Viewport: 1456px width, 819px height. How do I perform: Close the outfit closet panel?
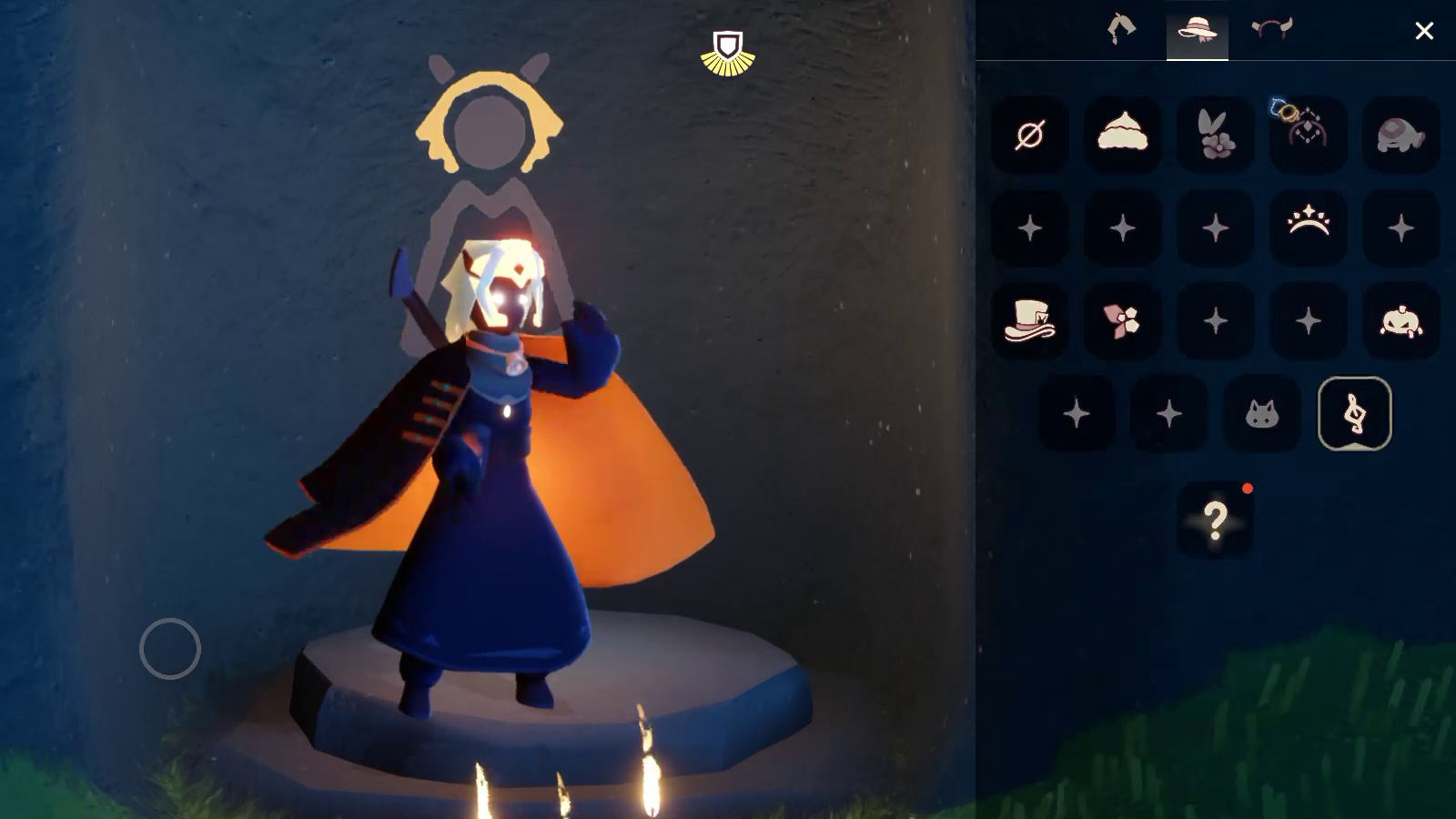(1424, 31)
